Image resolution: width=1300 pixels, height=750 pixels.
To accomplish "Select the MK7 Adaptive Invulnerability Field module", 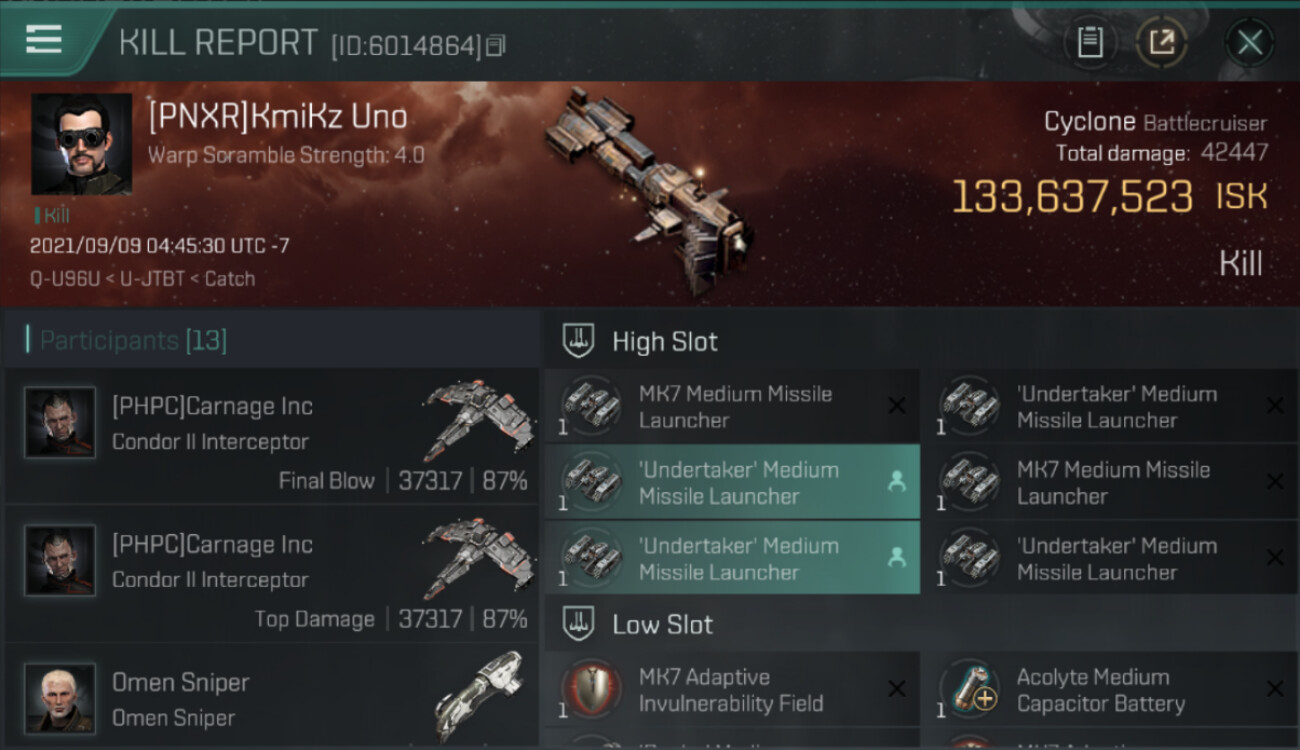I will [x=731, y=690].
